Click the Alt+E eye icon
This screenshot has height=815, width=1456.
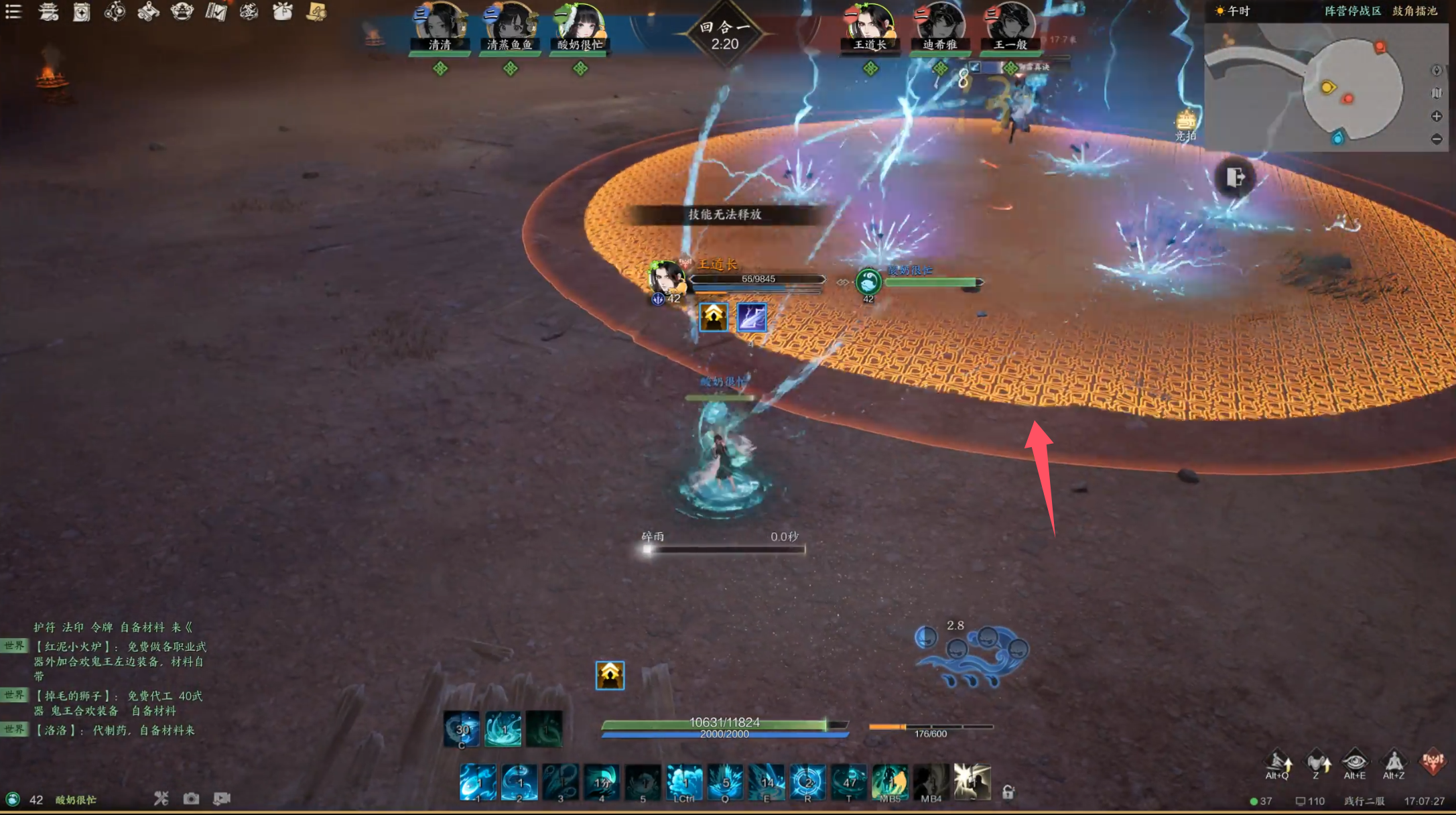(x=1355, y=763)
